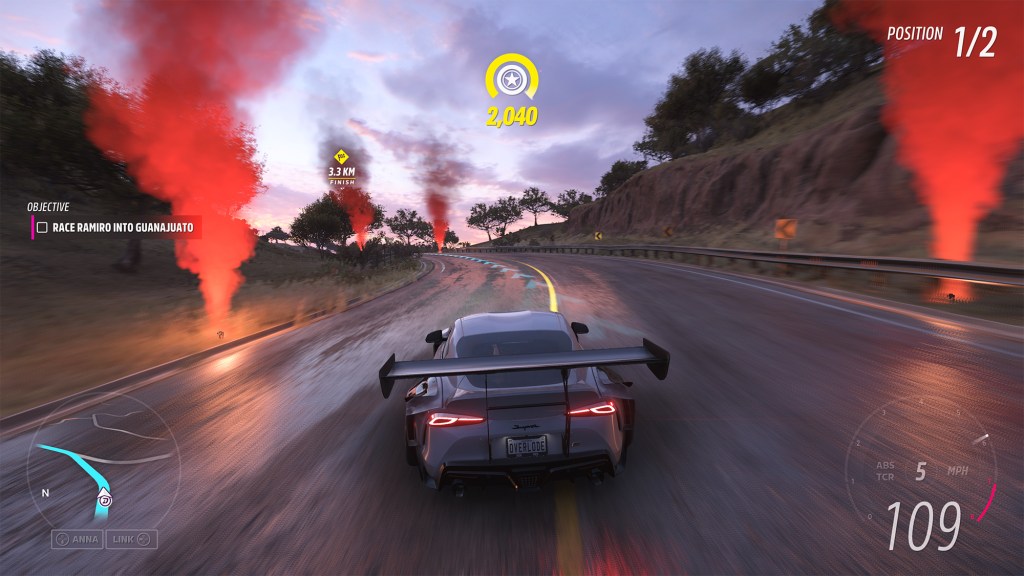The width and height of the screenshot is (1024, 576).
Task: Tick the objective checkbox beside Race Ramiro
Action: click(42, 228)
